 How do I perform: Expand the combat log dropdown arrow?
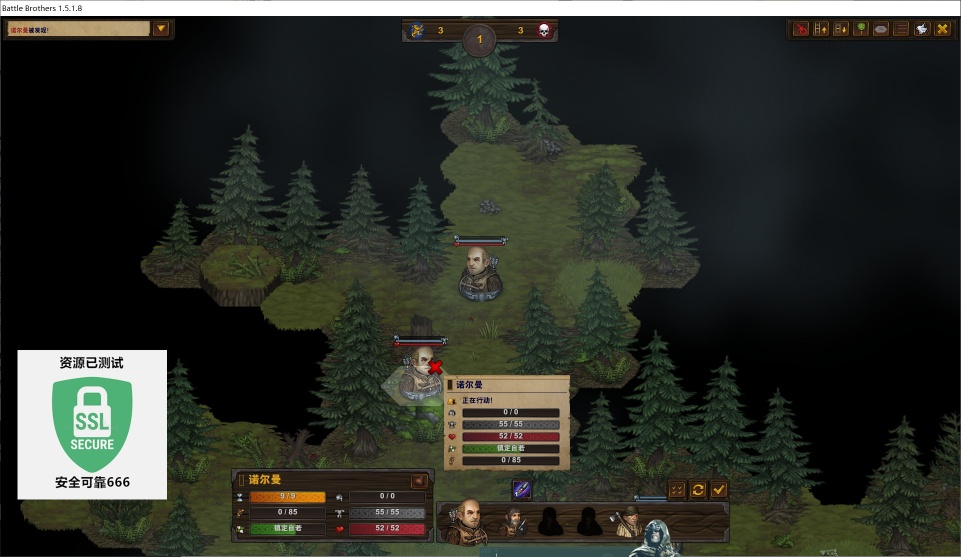(161, 29)
